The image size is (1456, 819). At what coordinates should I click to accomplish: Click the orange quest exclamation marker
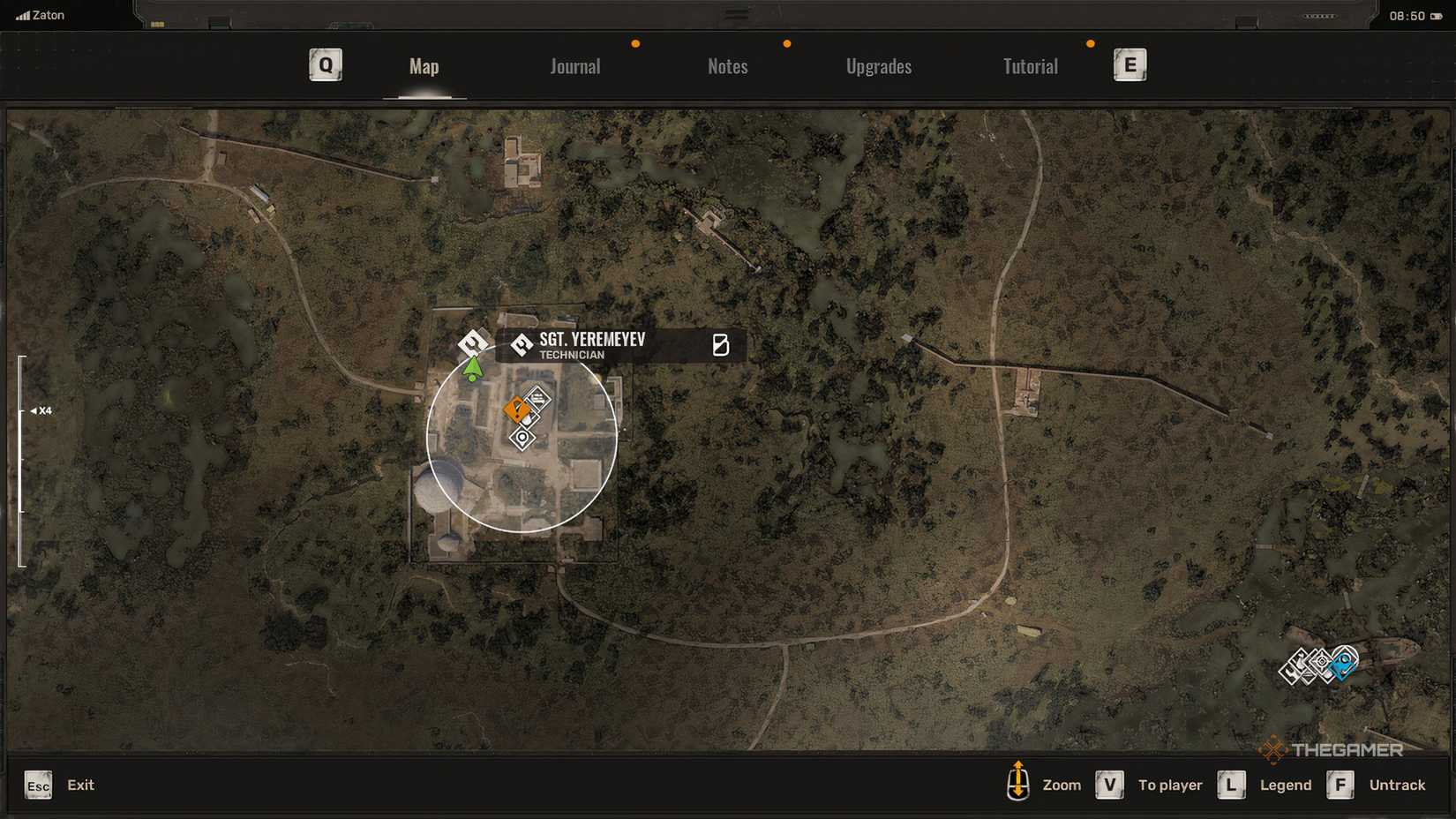pyautogui.click(x=517, y=409)
